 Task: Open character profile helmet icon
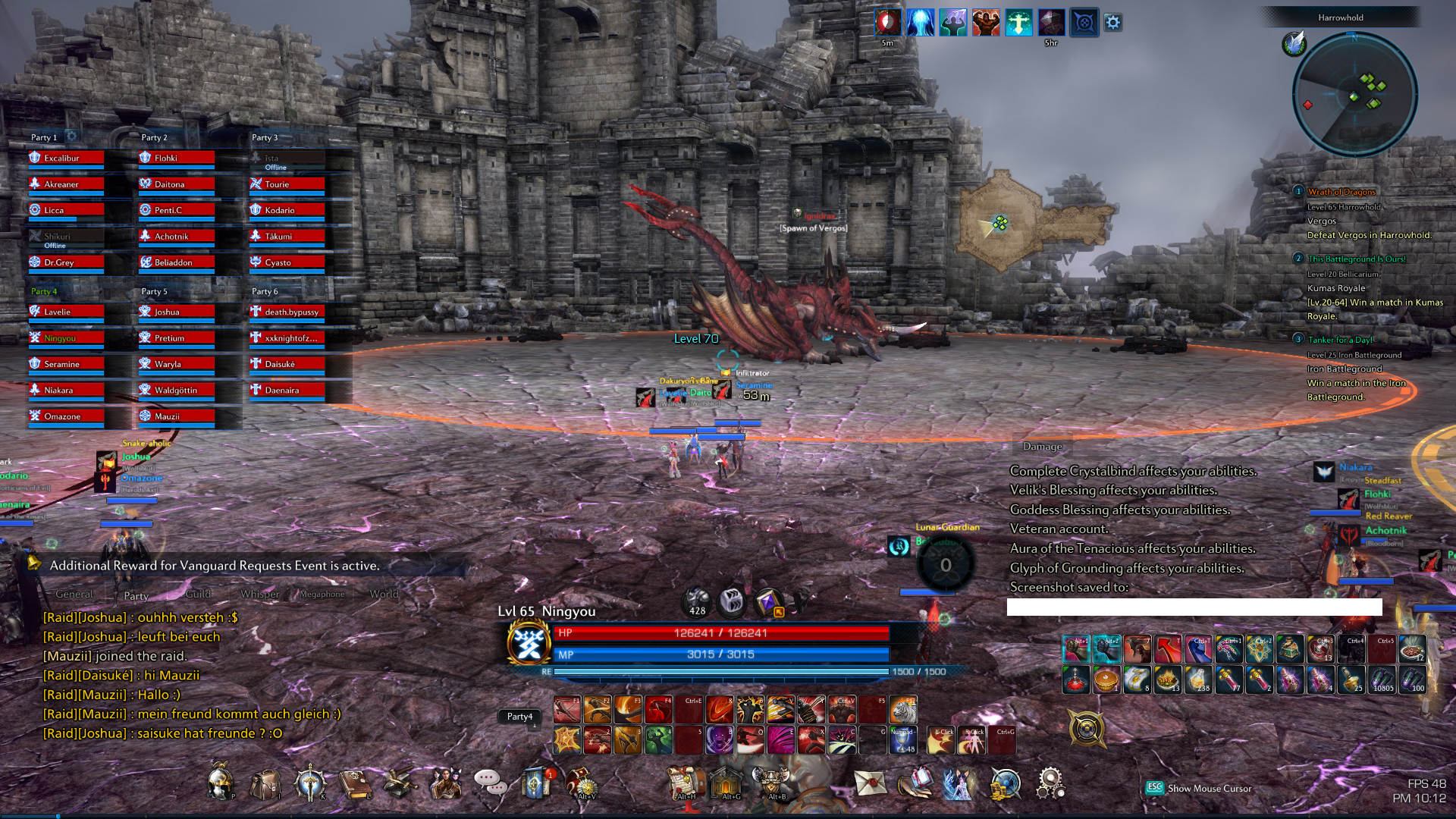220,783
